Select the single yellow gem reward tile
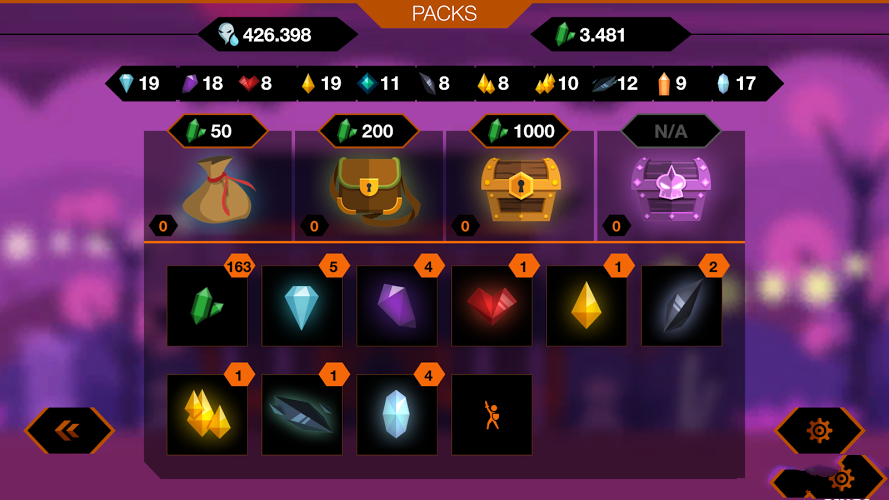 [x=587, y=306]
